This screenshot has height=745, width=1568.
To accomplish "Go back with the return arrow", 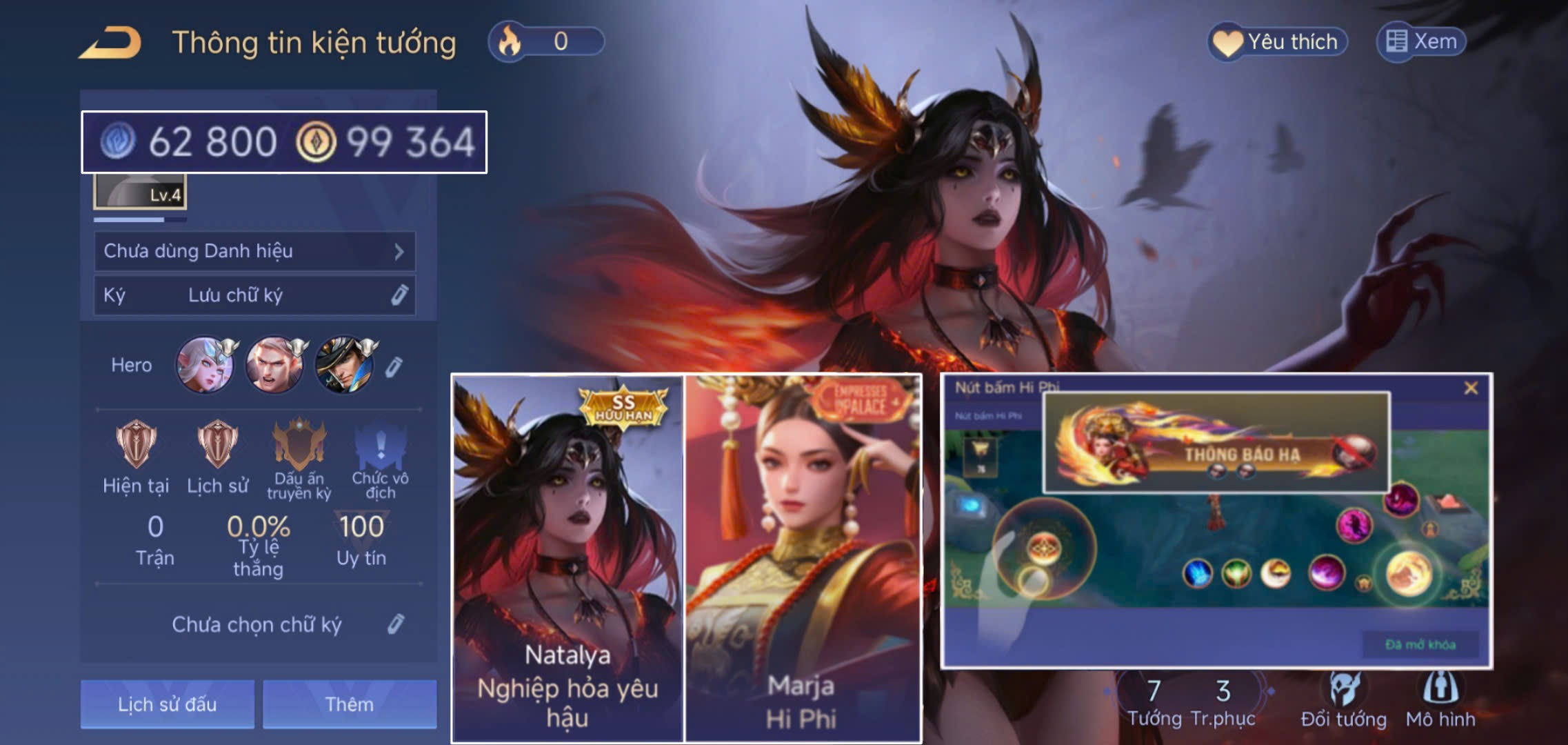I will (x=110, y=43).
